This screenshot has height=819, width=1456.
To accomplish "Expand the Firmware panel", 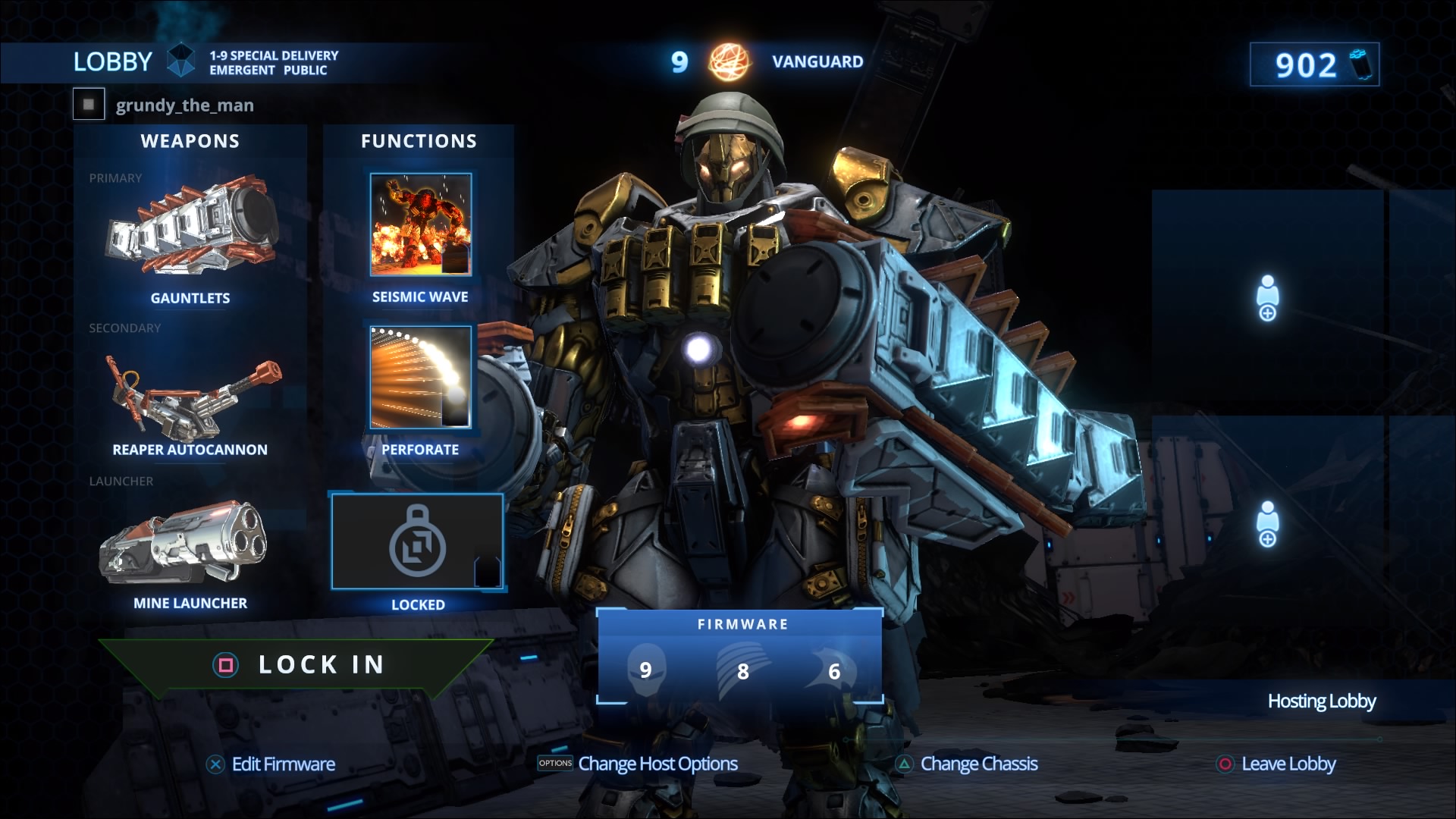I will point(741,623).
